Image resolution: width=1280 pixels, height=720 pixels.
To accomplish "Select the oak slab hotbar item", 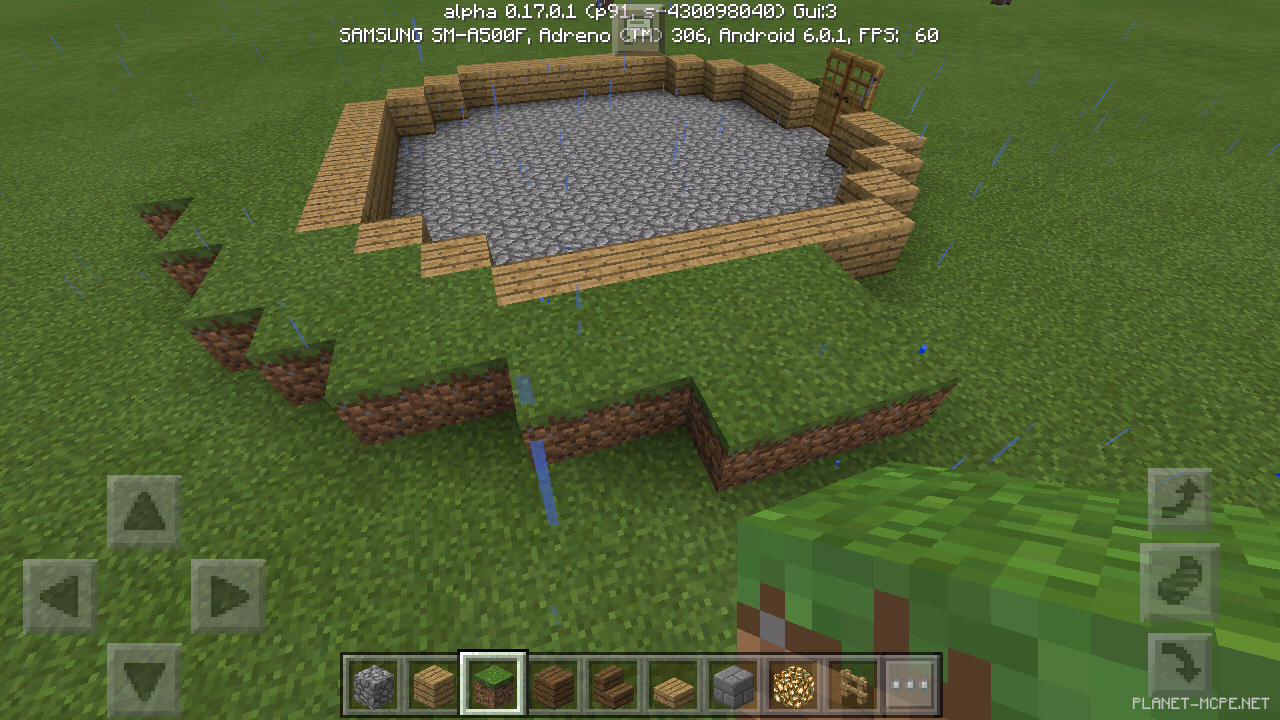I will point(674,685).
